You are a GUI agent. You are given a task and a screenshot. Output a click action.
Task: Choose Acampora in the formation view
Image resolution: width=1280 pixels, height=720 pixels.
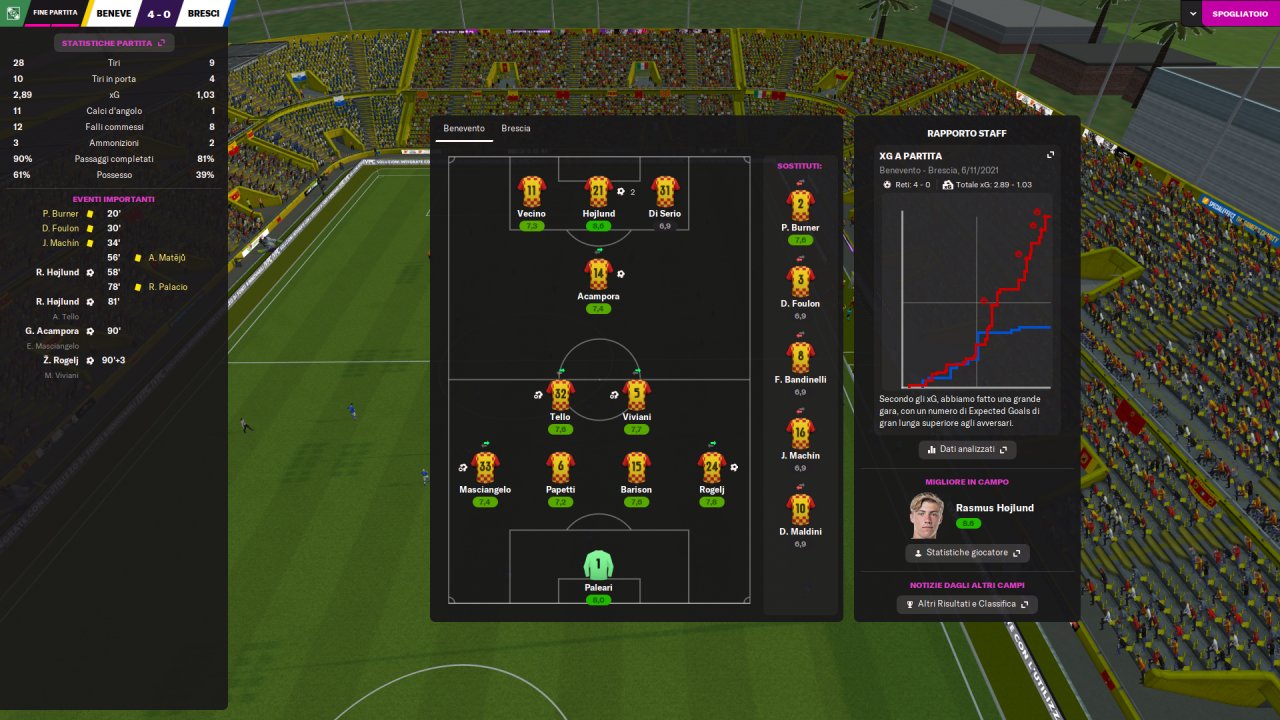pos(598,274)
